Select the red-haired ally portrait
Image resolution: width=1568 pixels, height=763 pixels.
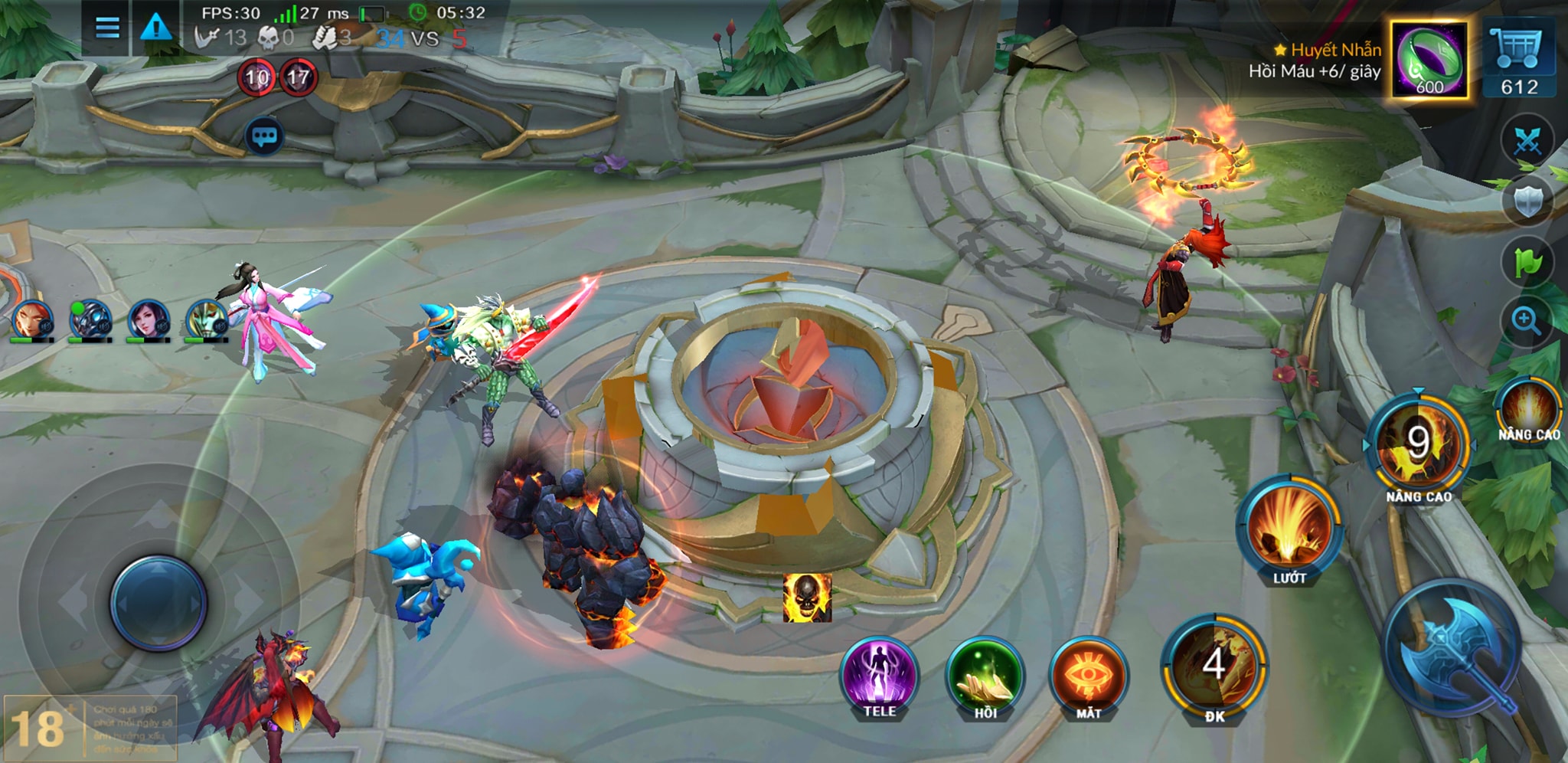point(31,319)
